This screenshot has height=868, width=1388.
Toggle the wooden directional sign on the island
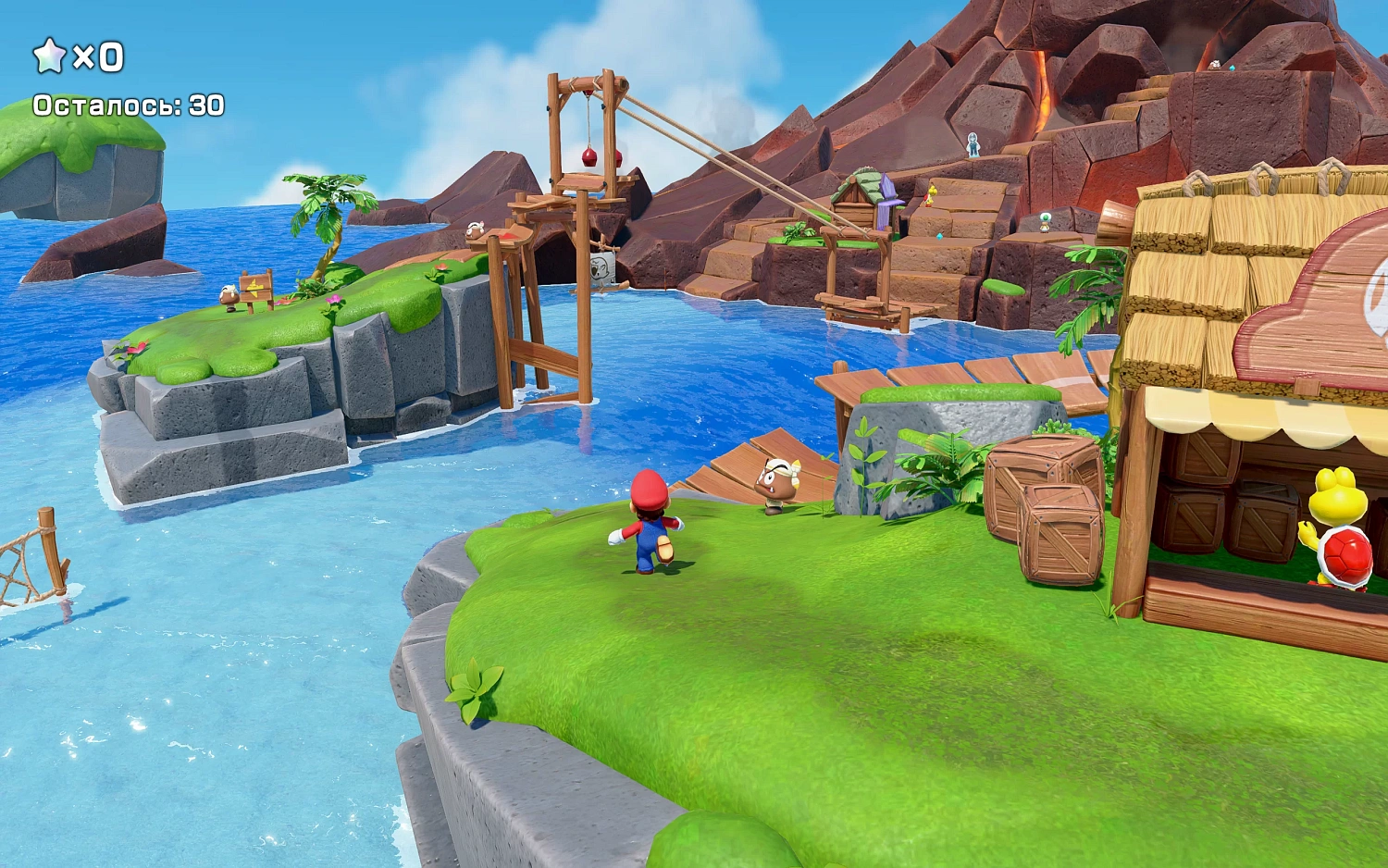tap(257, 285)
